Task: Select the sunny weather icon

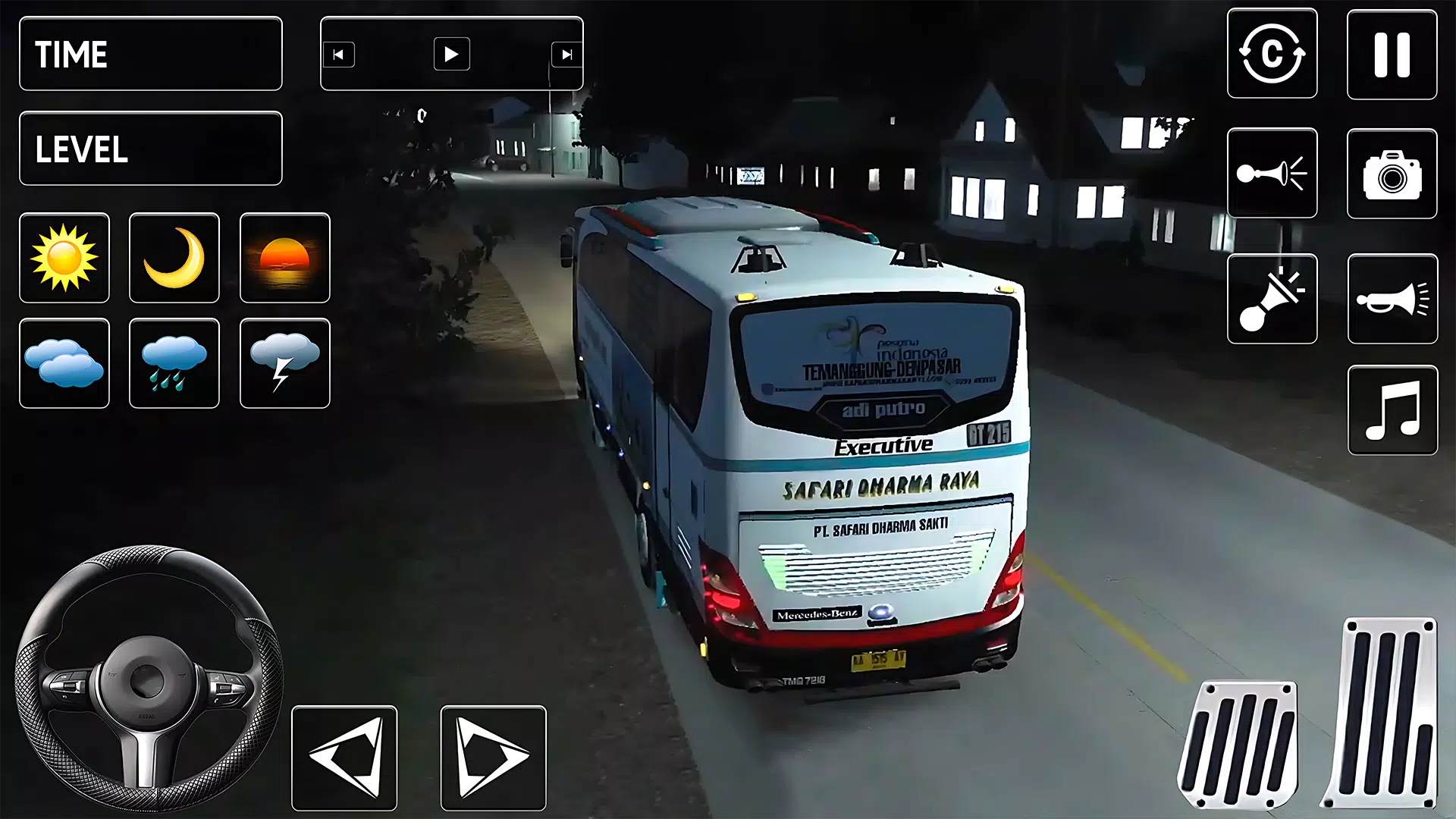Action: (x=64, y=258)
